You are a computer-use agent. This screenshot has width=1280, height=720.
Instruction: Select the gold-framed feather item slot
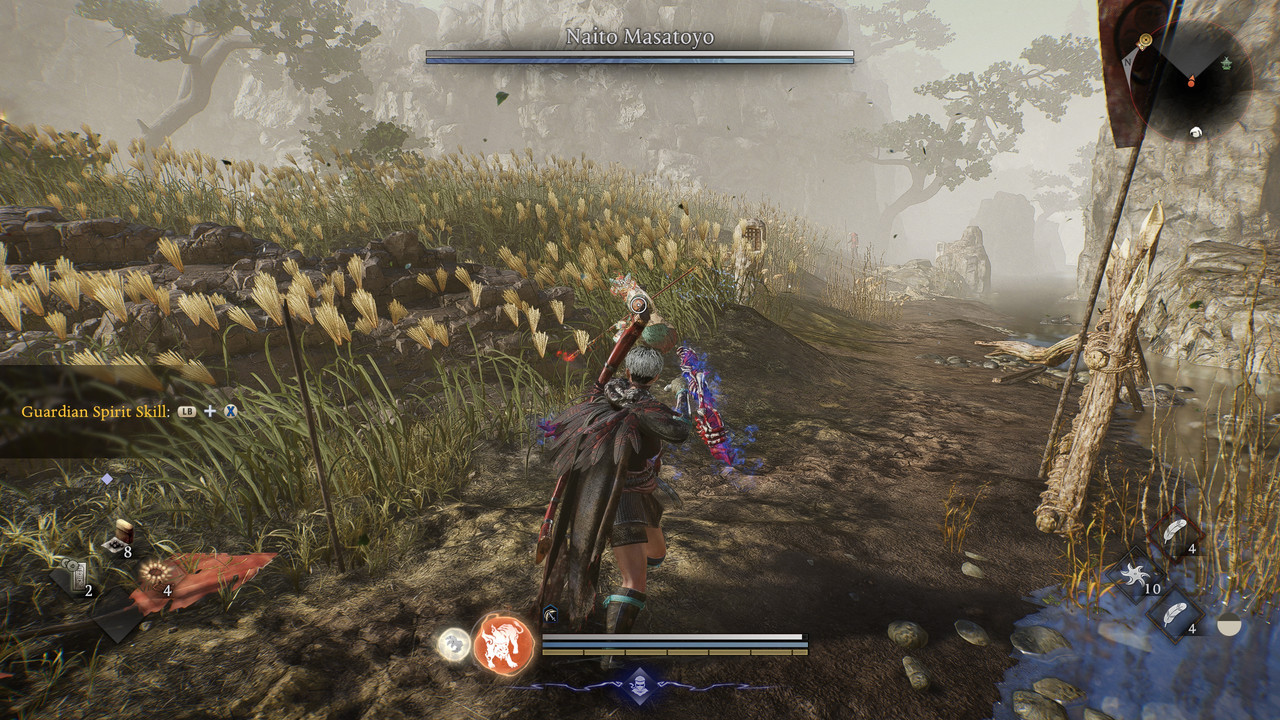coord(1176,612)
